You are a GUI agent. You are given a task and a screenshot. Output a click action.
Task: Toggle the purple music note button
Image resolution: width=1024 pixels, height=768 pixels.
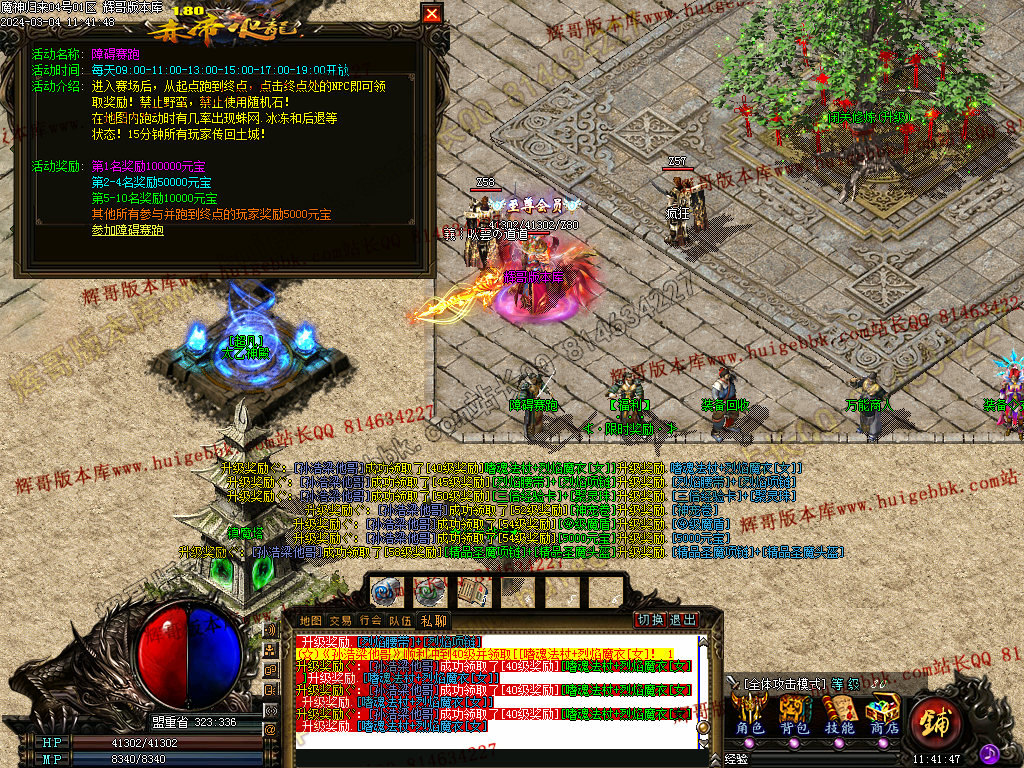coord(989,752)
